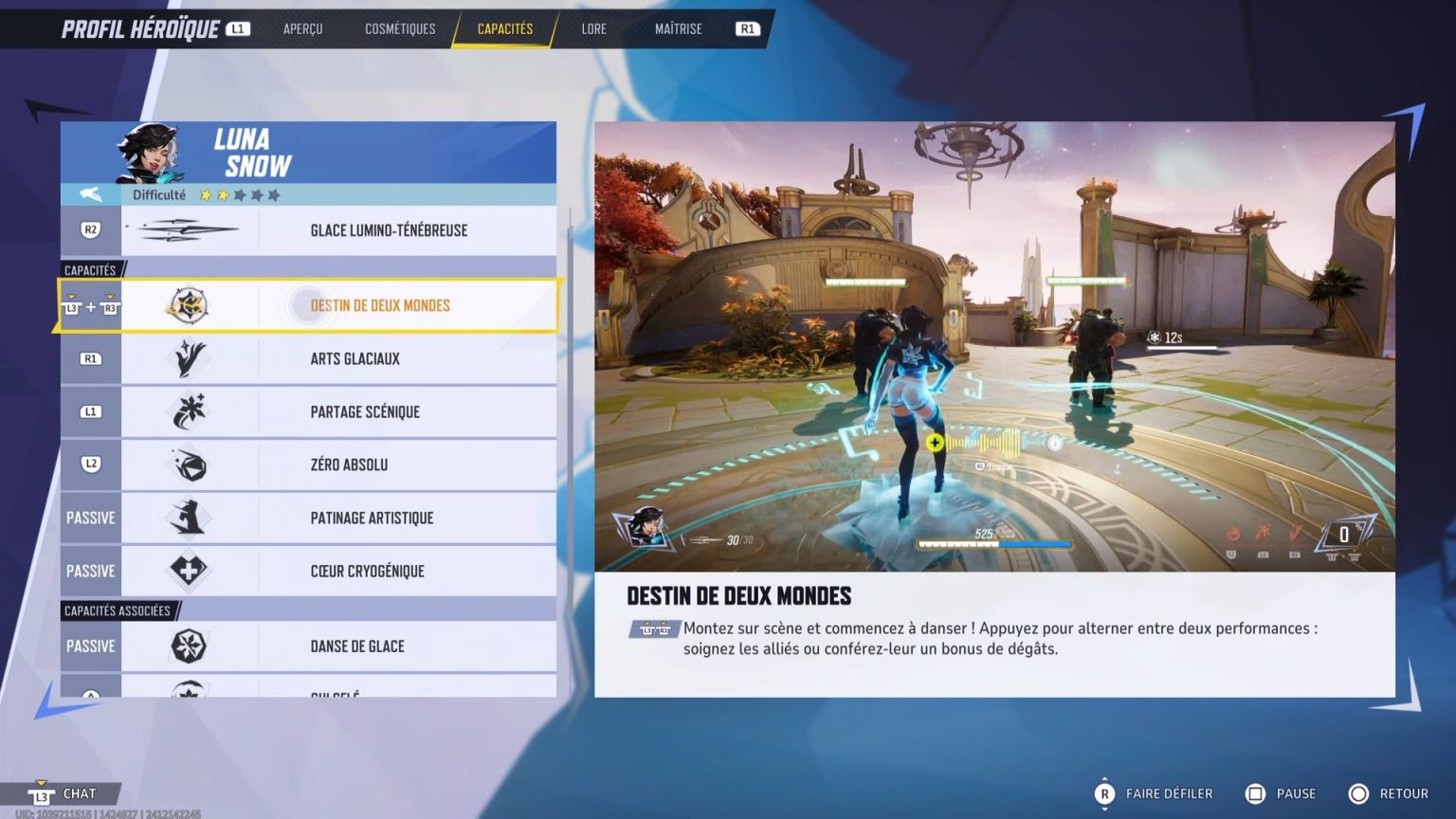Open the Partage Scénique ability icon
Image resolution: width=1456 pixels, height=819 pixels.
pyautogui.click(x=188, y=411)
